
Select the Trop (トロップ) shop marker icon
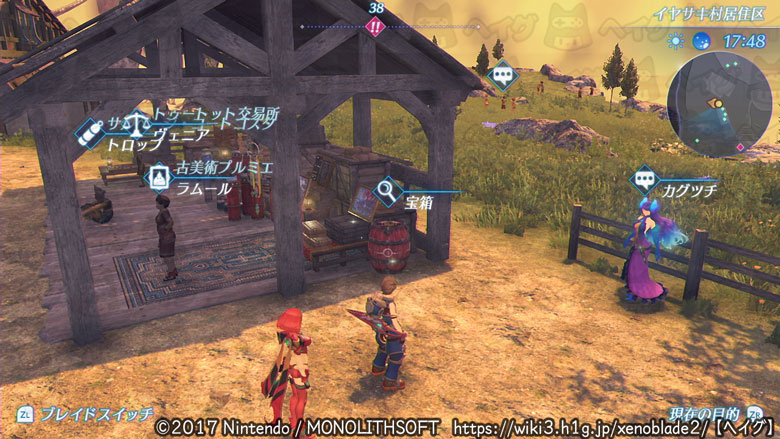(x=92, y=130)
